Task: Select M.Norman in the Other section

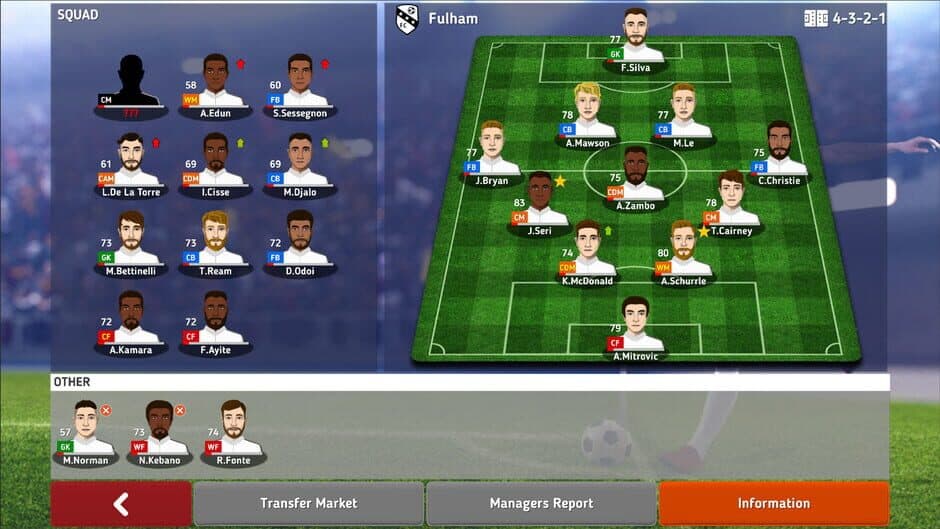Action: point(86,430)
